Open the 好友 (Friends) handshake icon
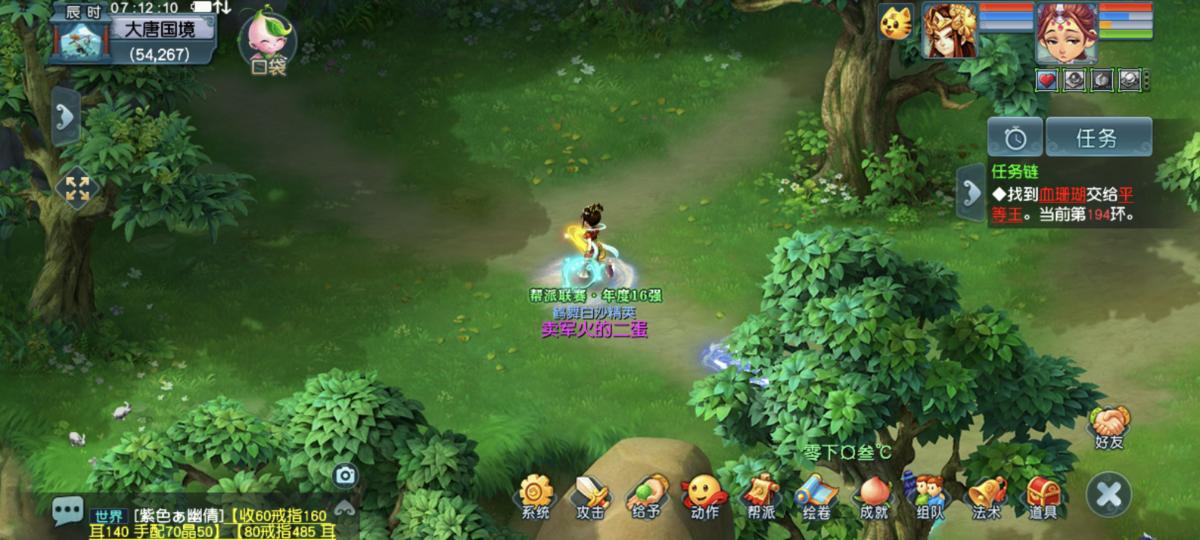The height and width of the screenshot is (540, 1200). (1109, 424)
